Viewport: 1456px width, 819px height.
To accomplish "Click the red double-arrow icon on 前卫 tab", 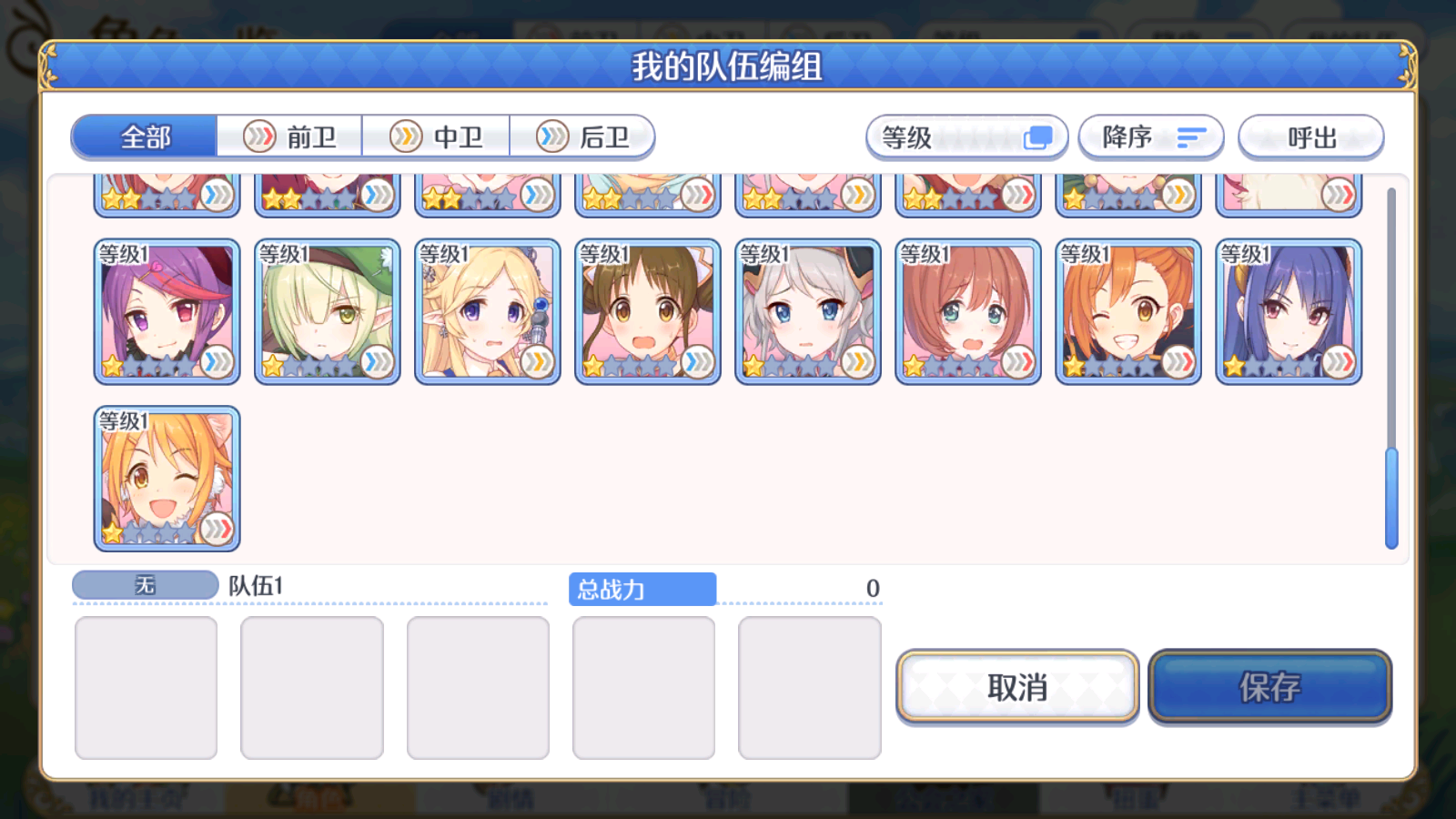I will (x=261, y=136).
